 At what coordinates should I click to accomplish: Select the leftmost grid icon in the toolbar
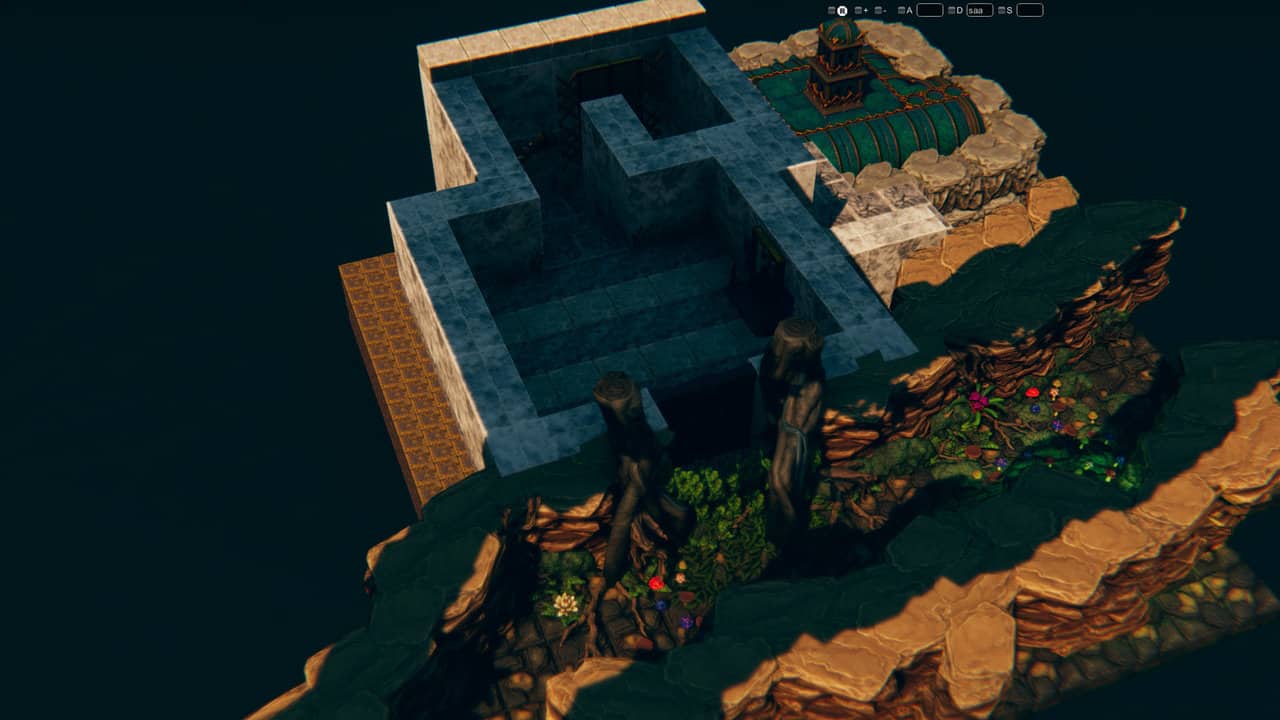click(x=831, y=9)
